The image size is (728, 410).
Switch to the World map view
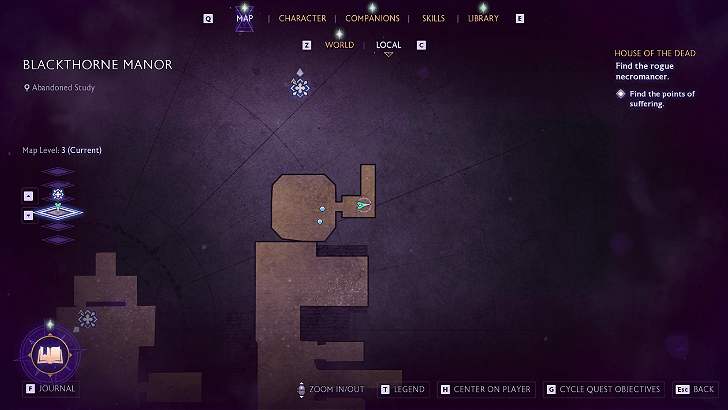click(339, 45)
